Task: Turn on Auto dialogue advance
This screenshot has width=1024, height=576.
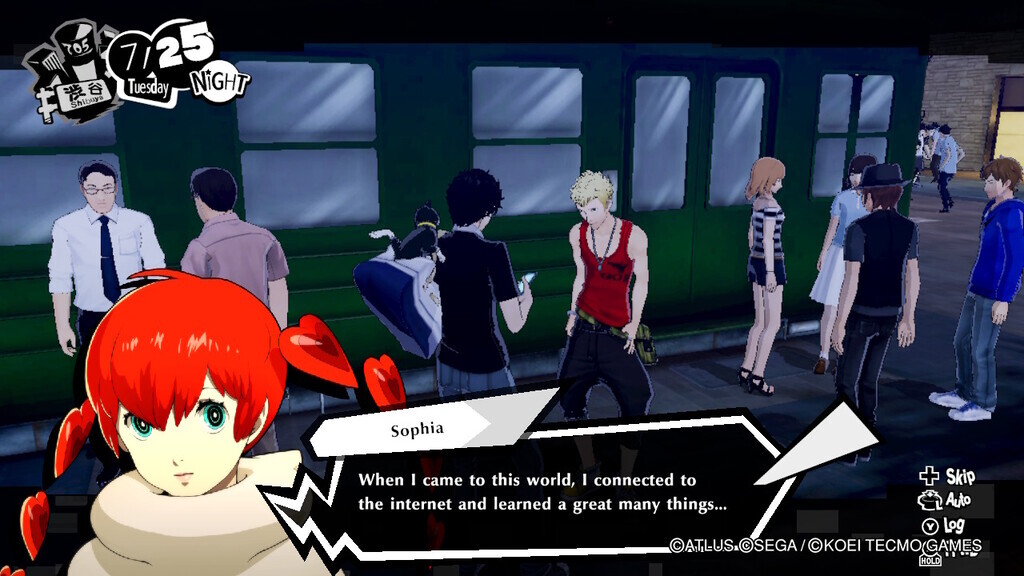Action: coord(957,499)
